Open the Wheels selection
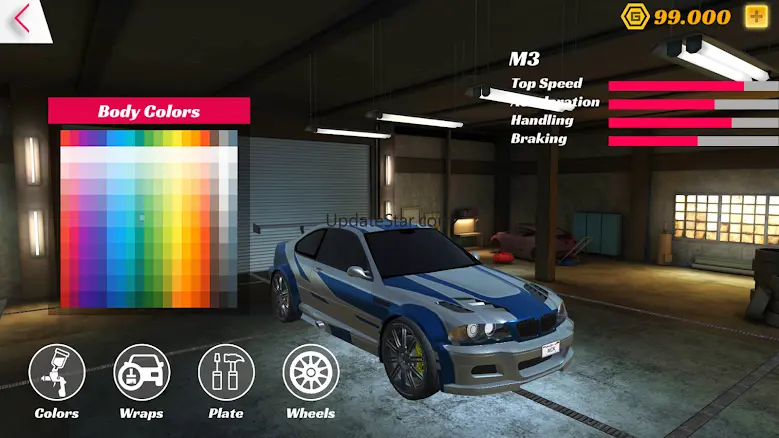Viewport: 779px width, 438px height. coord(311,373)
